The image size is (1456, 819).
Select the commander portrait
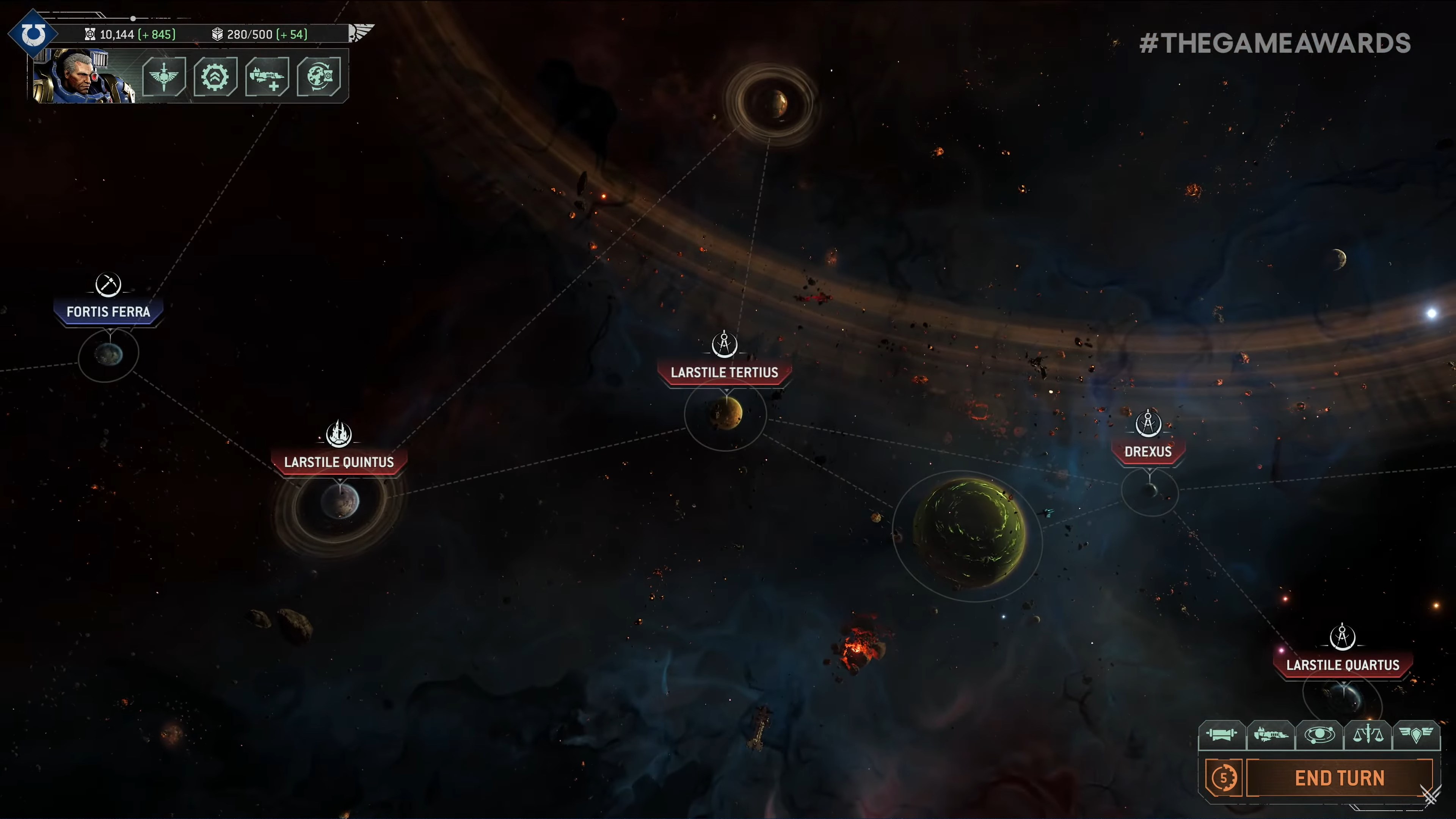(x=83, y=76)
